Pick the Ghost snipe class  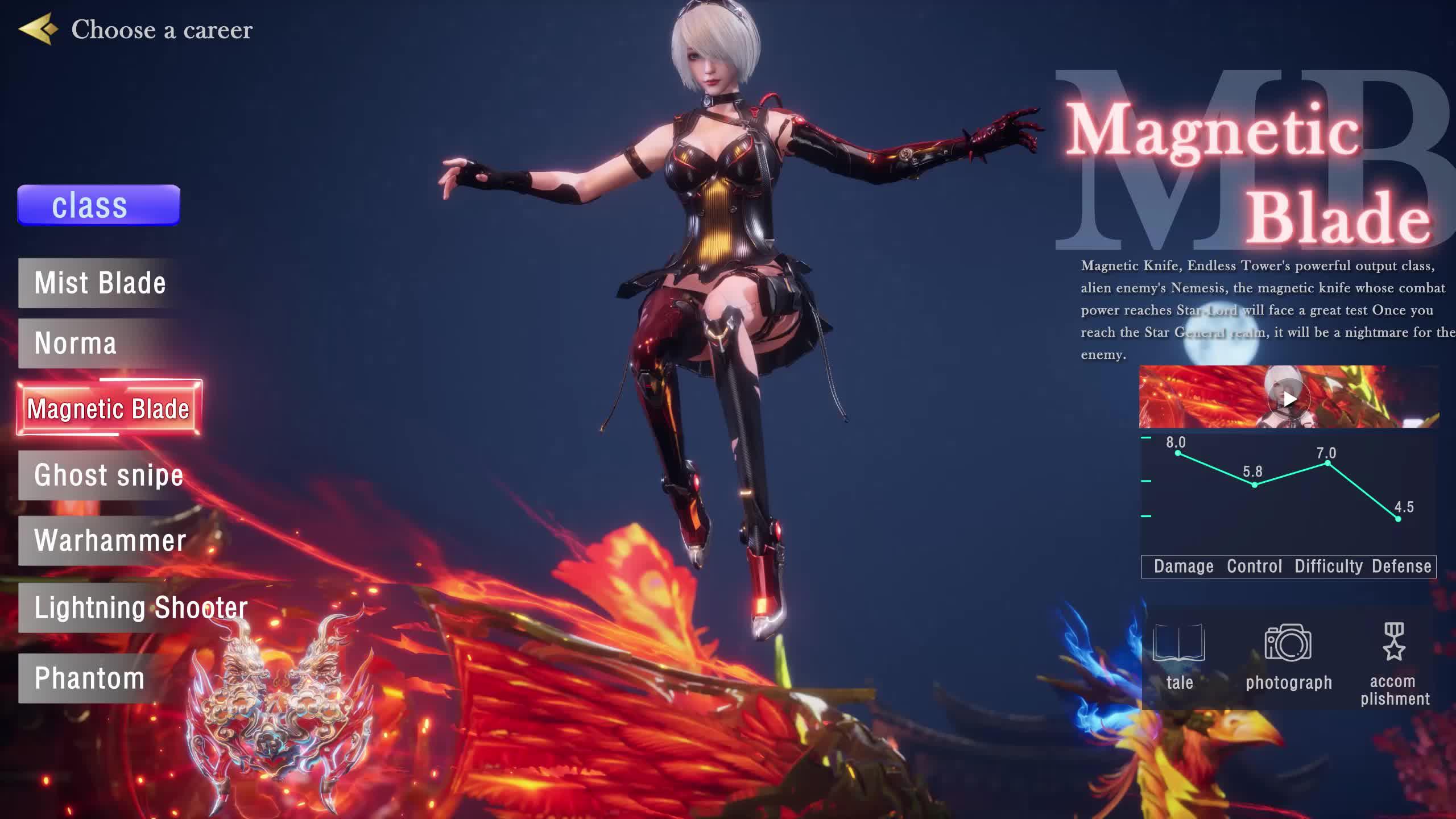(x=108, y=476)
